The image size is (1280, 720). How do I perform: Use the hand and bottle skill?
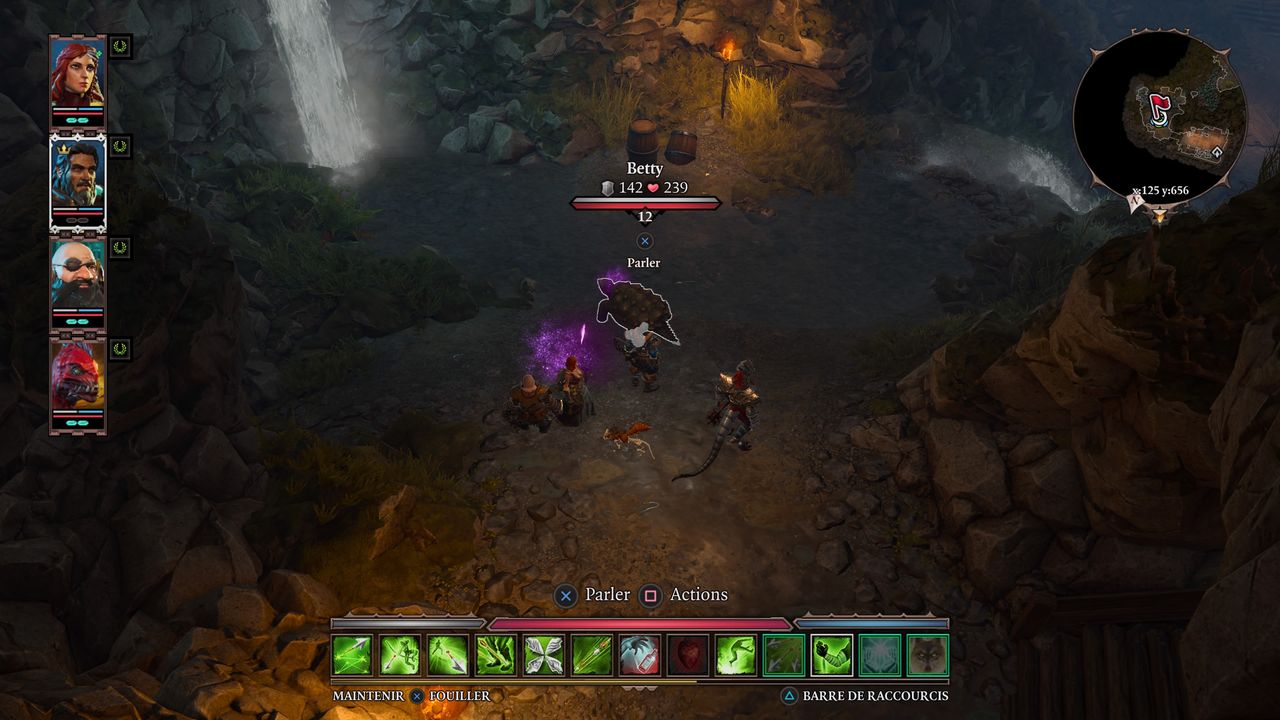[640, 655]
